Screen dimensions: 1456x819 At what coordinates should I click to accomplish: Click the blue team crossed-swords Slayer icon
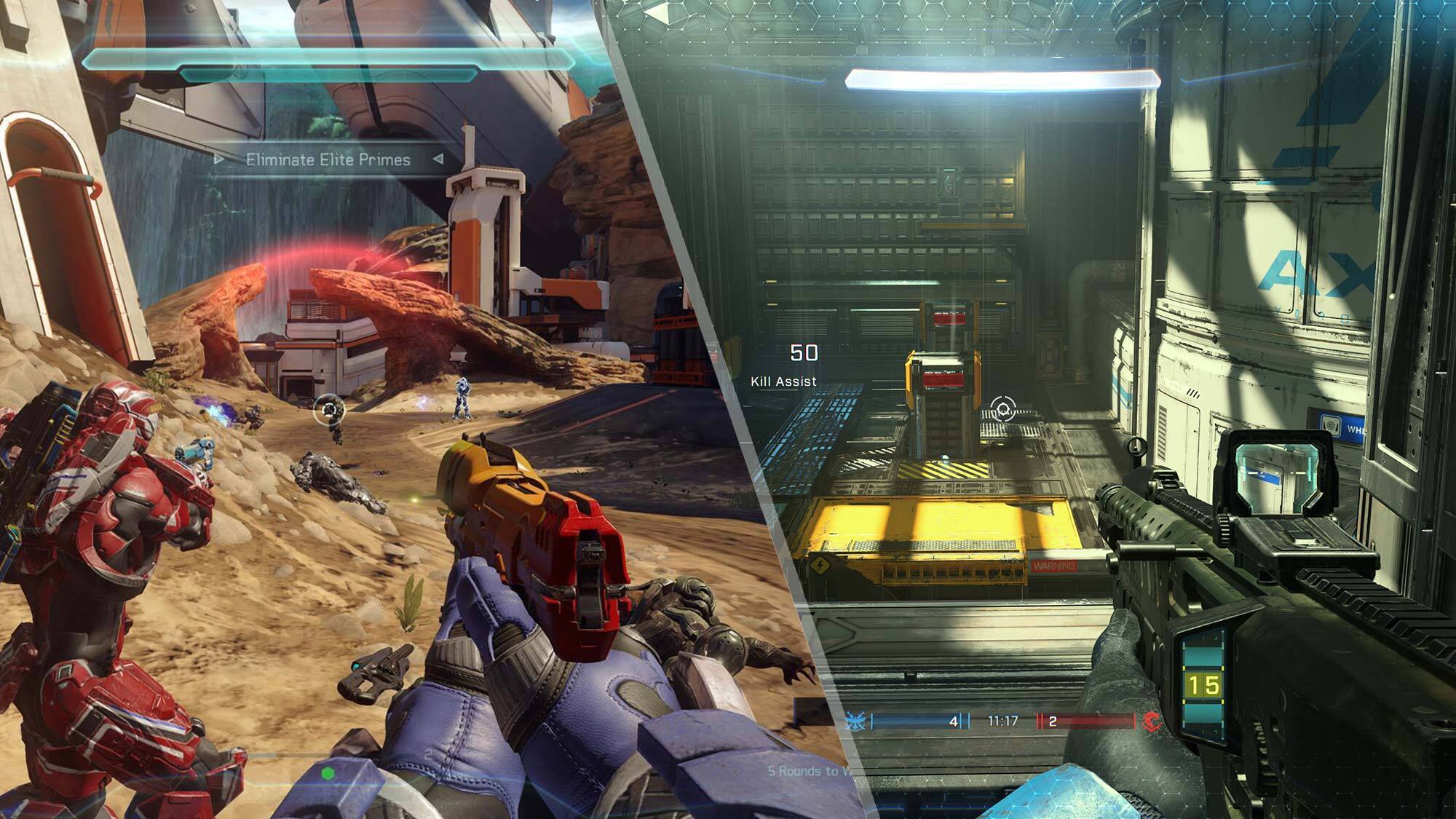click(856, 720)
